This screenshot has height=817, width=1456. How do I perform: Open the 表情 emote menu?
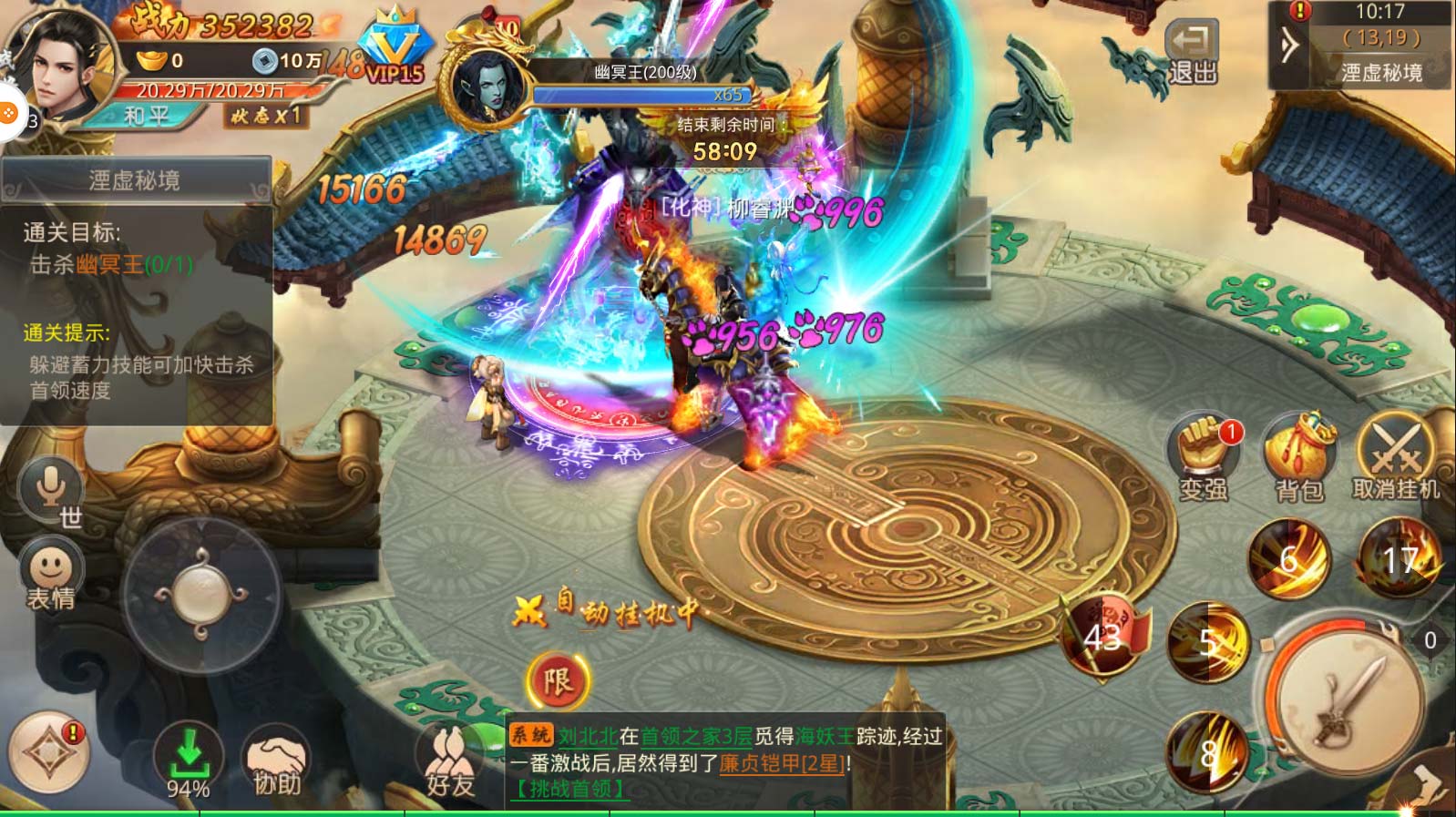point(51,576)
